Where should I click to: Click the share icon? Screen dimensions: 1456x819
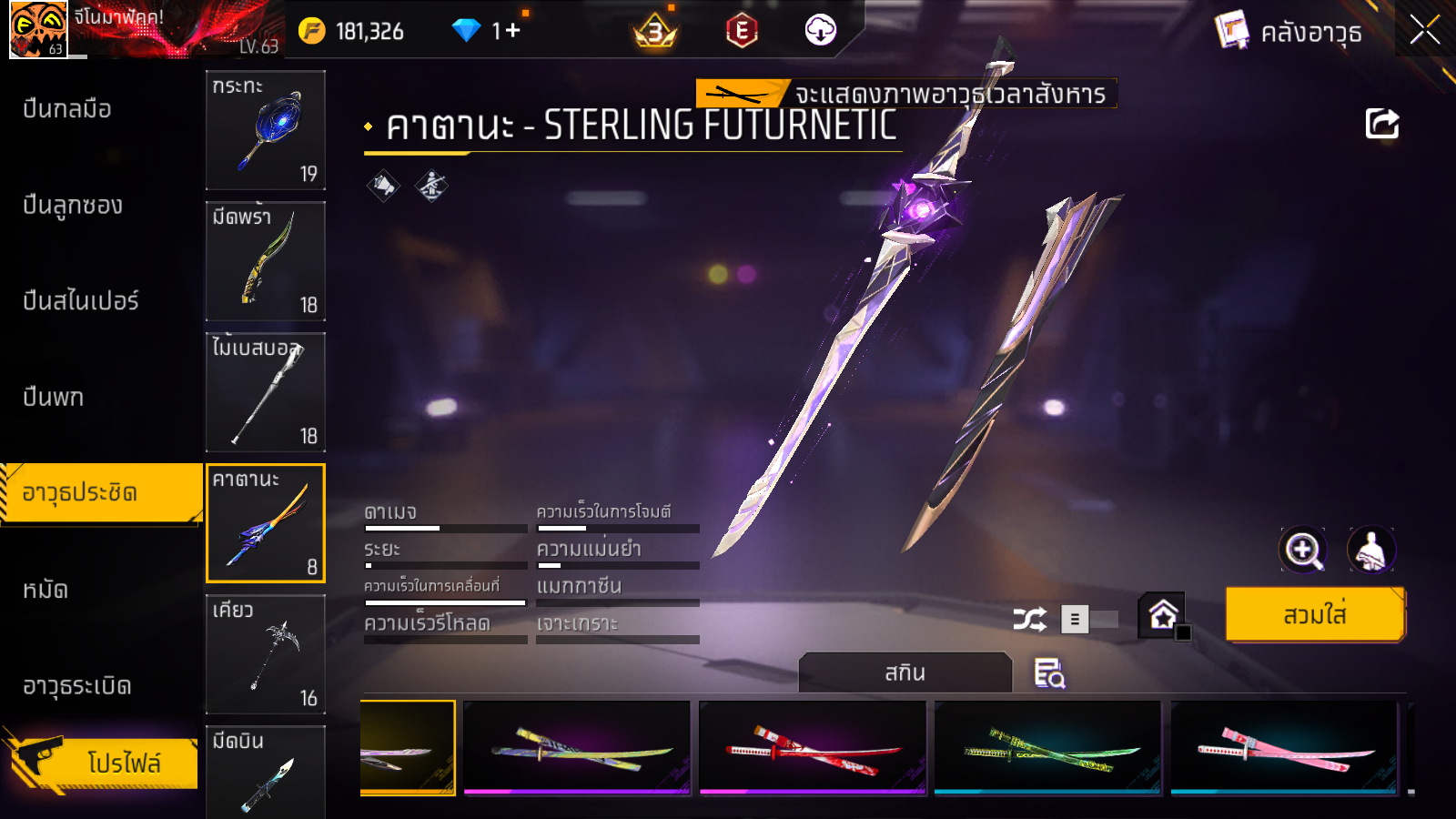[1381, 124]
